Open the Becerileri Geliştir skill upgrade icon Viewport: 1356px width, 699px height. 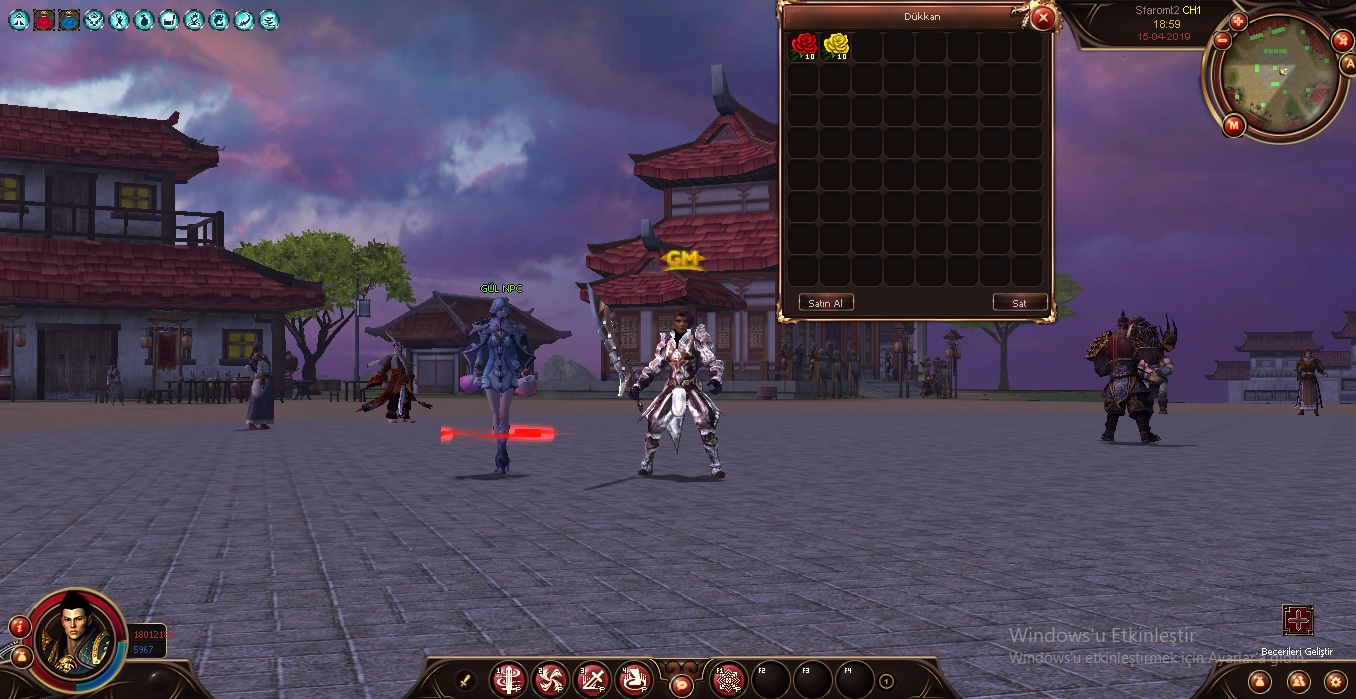pos(1298,620)
